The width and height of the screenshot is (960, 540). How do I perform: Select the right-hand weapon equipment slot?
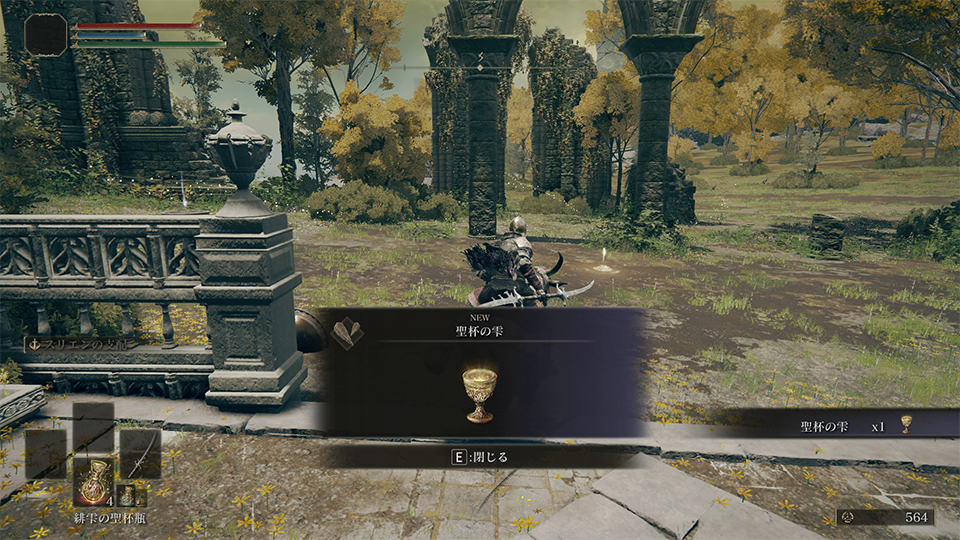[x=140, y=452]
